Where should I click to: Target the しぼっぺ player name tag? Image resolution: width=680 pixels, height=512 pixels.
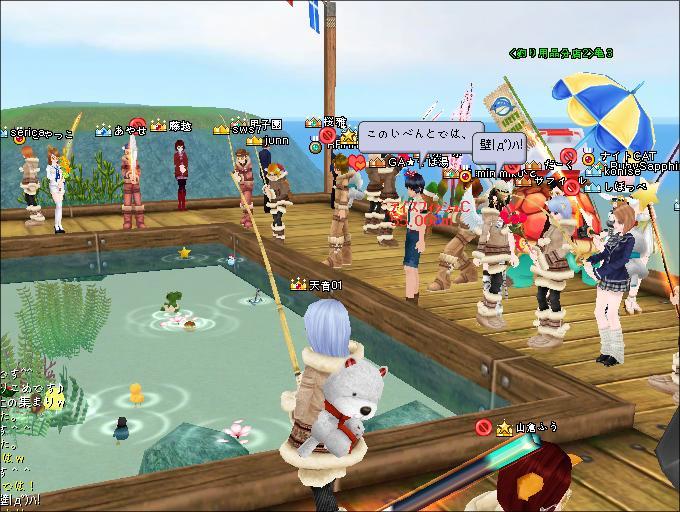(x=625, y=186)
